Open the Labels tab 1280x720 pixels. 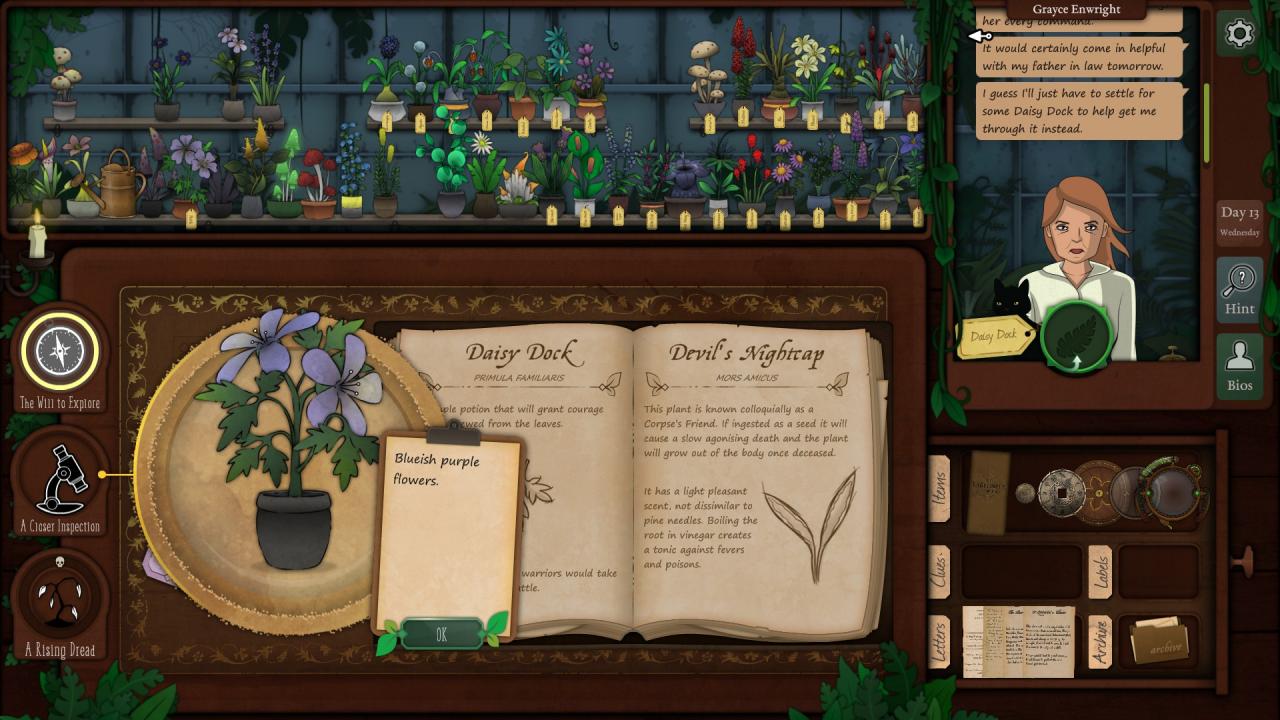point(1100,572)
